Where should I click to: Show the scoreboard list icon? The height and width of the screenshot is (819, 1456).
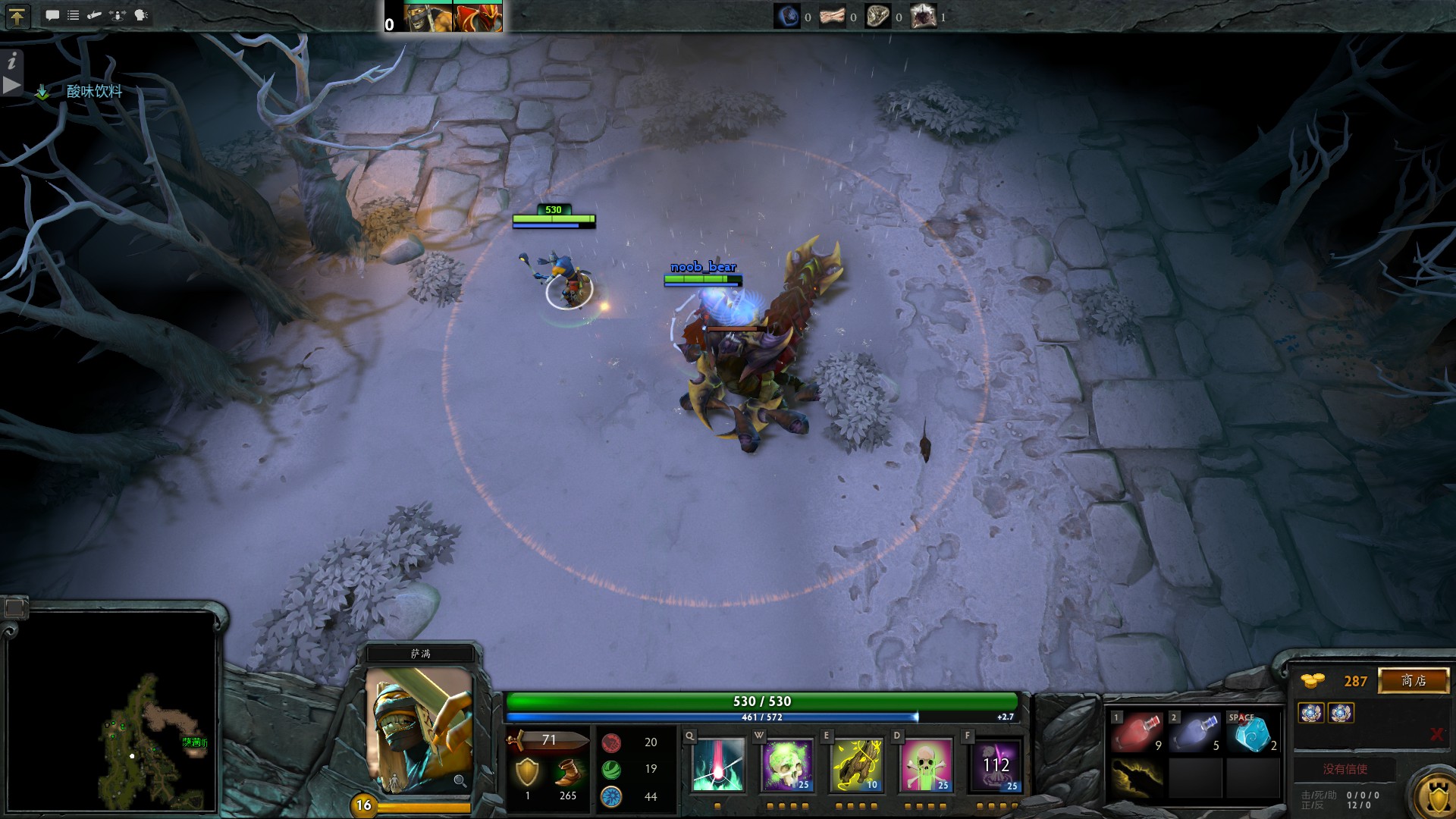74,15
